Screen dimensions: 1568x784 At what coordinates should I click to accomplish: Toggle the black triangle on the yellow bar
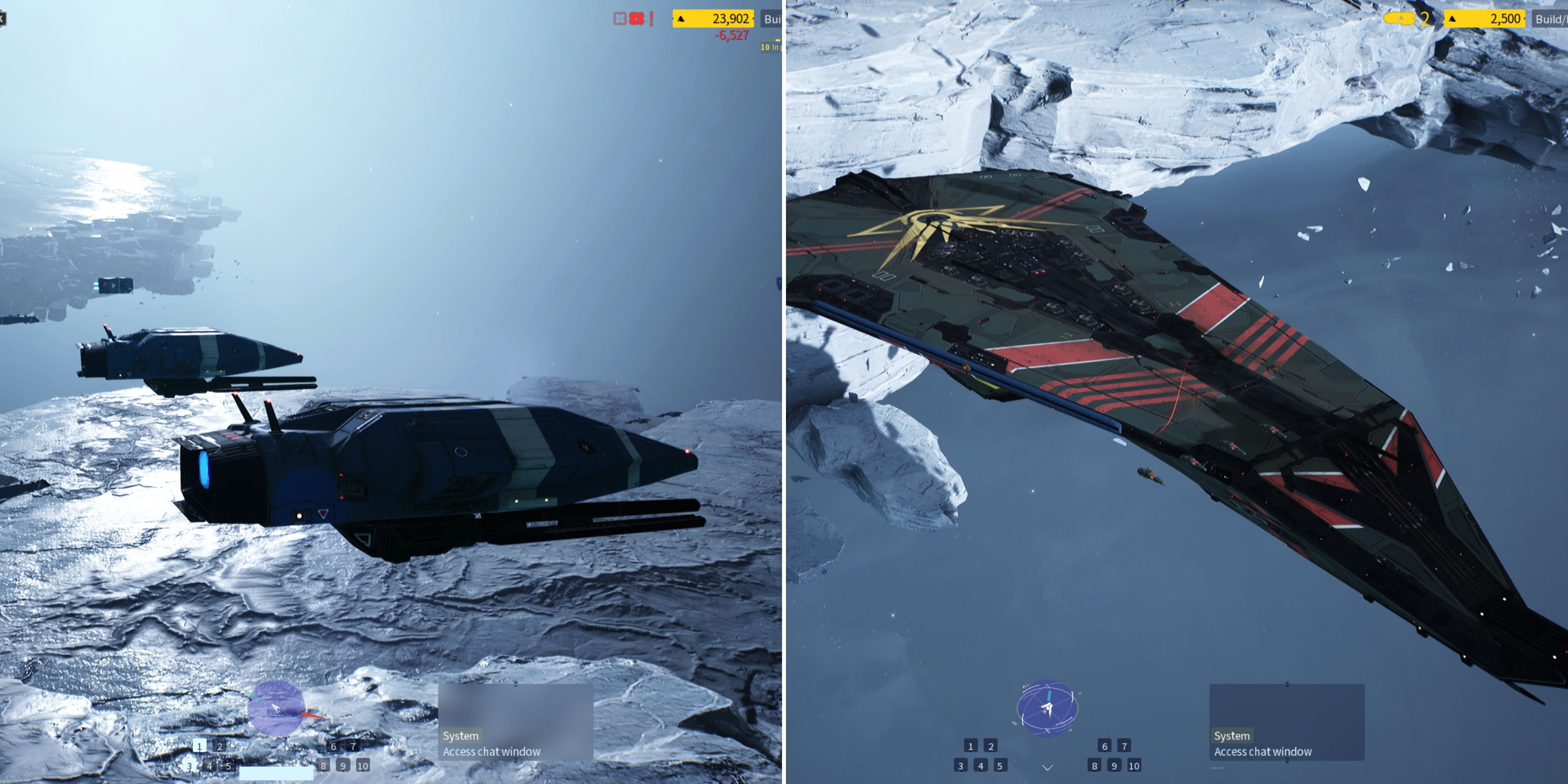click(681, 20)
